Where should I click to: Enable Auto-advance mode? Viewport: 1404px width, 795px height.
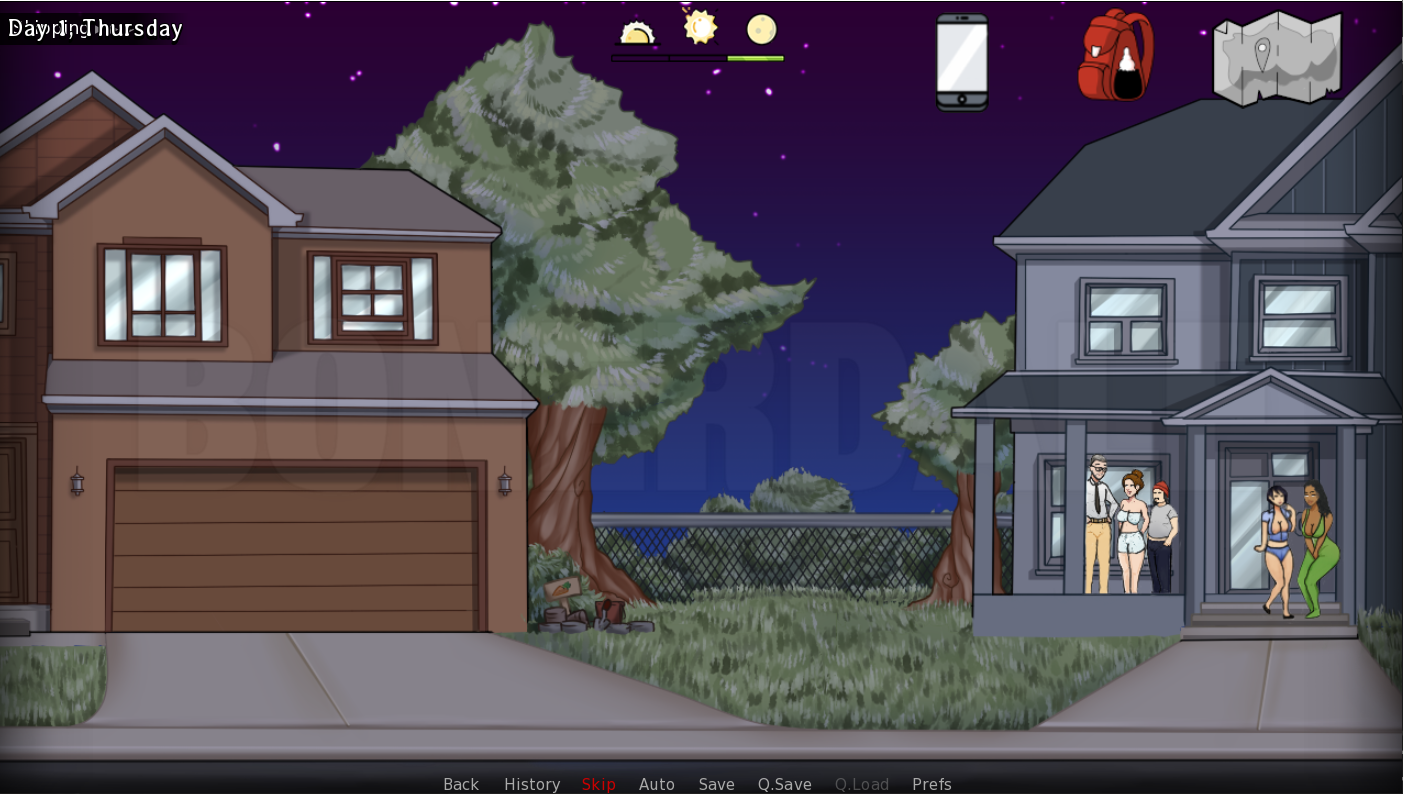pos(657,784)
